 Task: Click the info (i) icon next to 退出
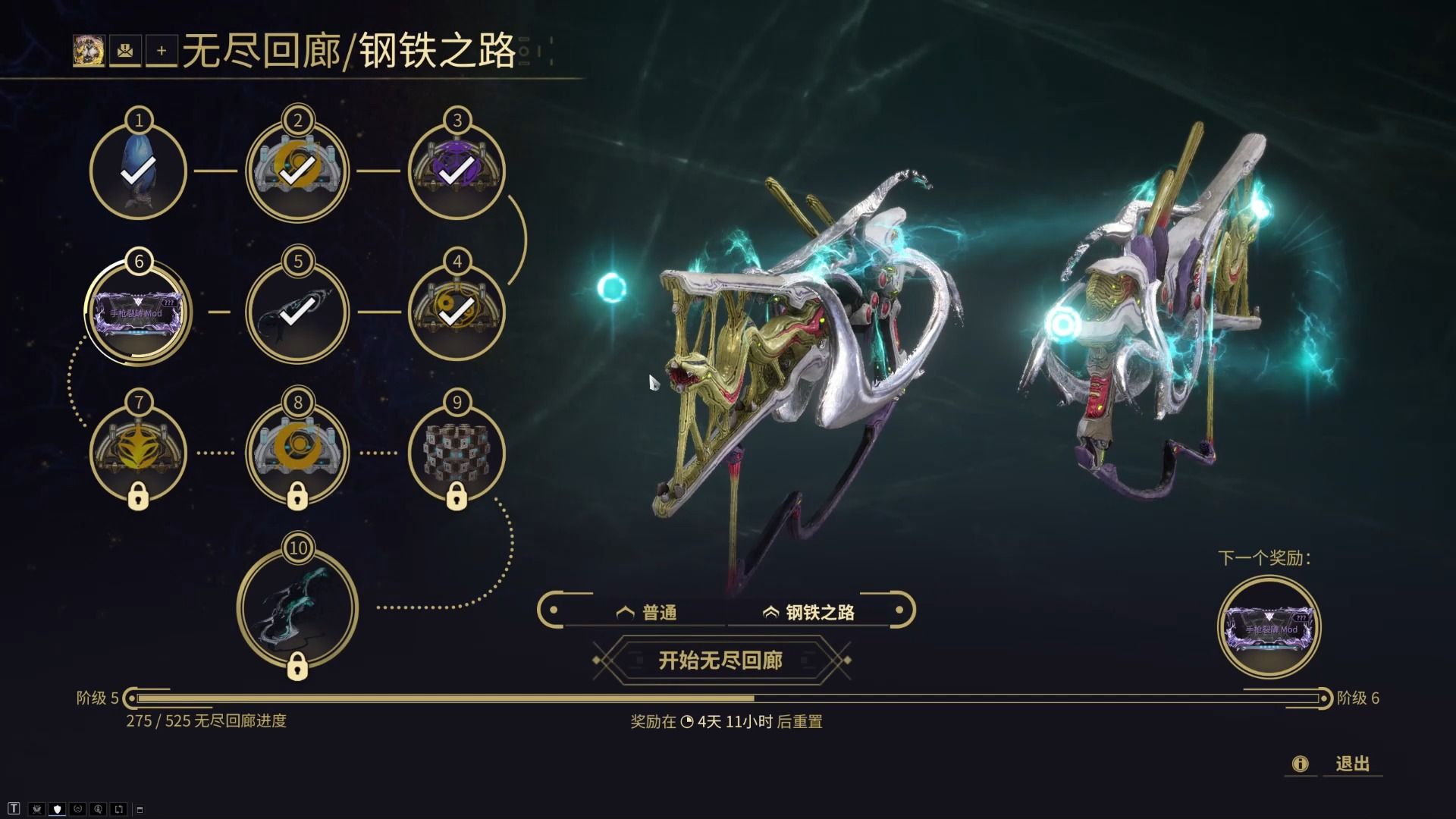click(x=1302, y=764)
